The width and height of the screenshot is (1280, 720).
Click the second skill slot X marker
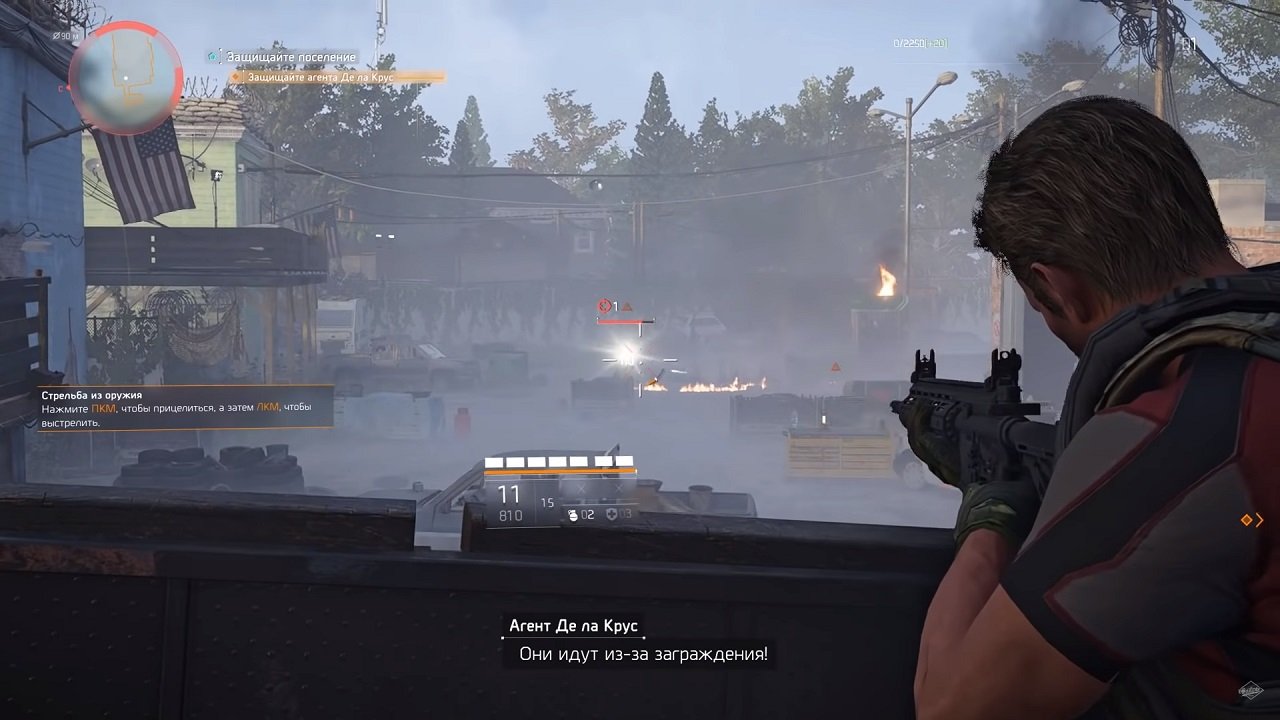pos(618,488)
